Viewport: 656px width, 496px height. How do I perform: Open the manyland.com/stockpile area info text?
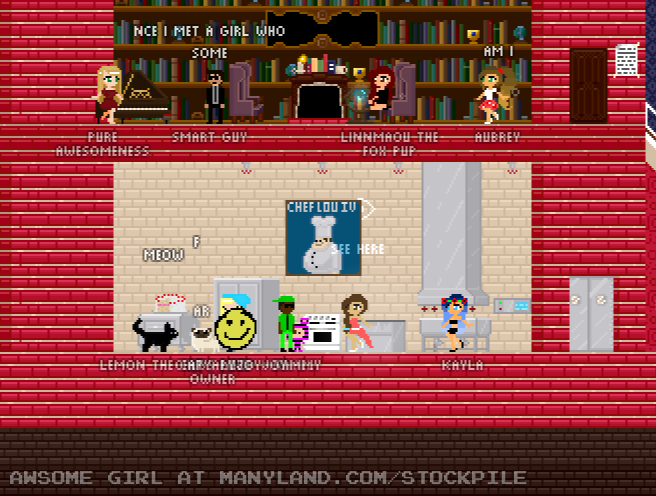click(x=268, y=478)
